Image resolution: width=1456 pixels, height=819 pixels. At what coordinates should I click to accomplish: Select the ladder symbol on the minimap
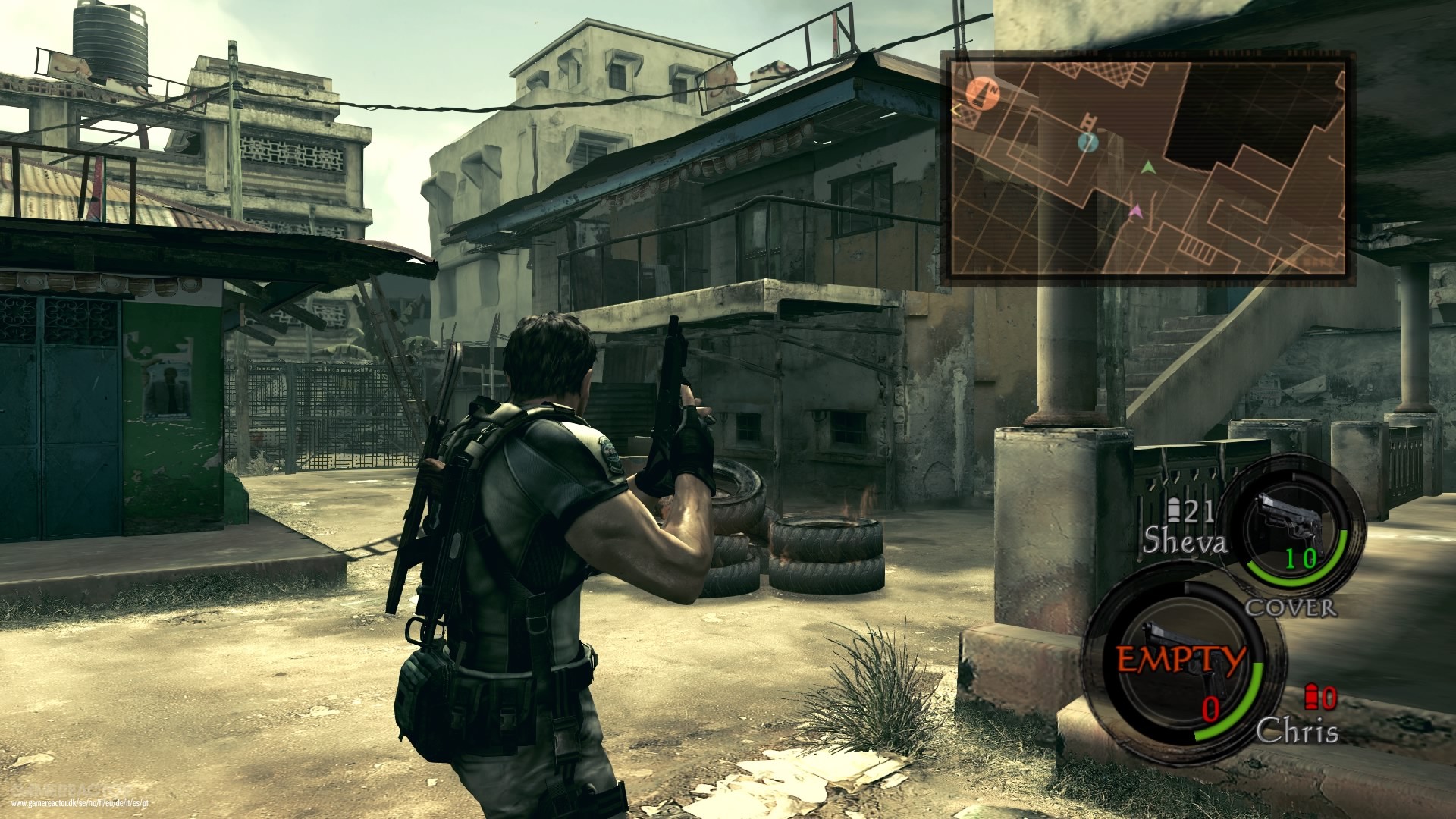coord(1088,121)
